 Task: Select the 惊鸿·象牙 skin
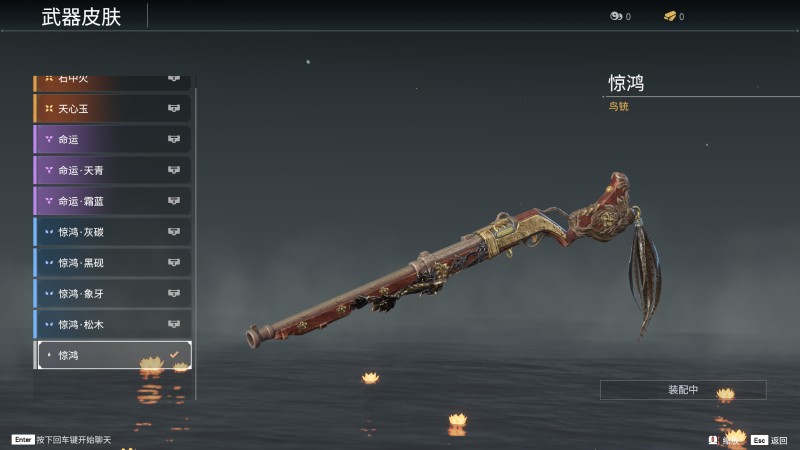click(x=112, y=294)
